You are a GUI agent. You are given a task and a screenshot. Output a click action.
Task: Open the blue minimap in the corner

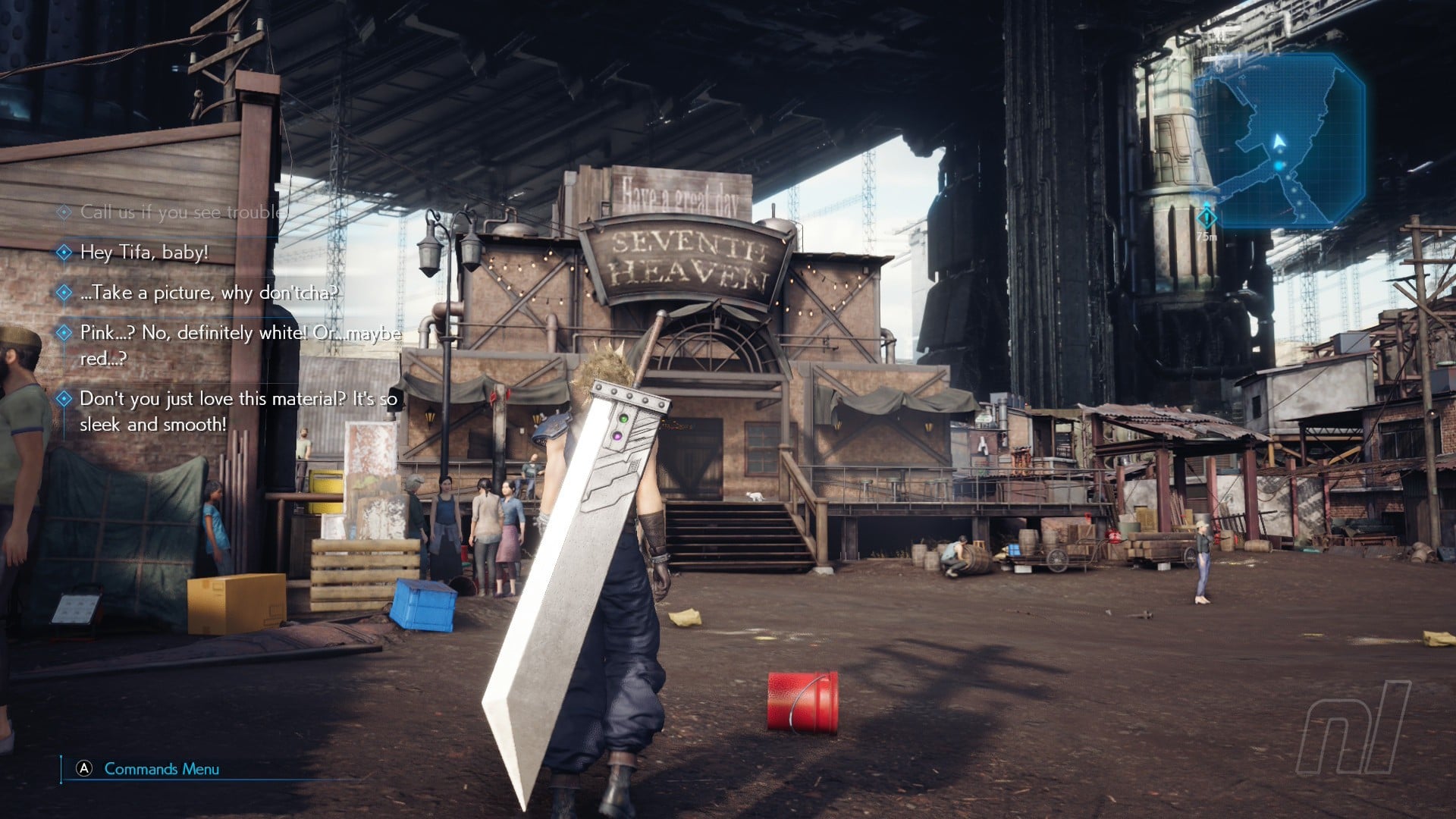pyautogui.click(x=1280, y=140)
